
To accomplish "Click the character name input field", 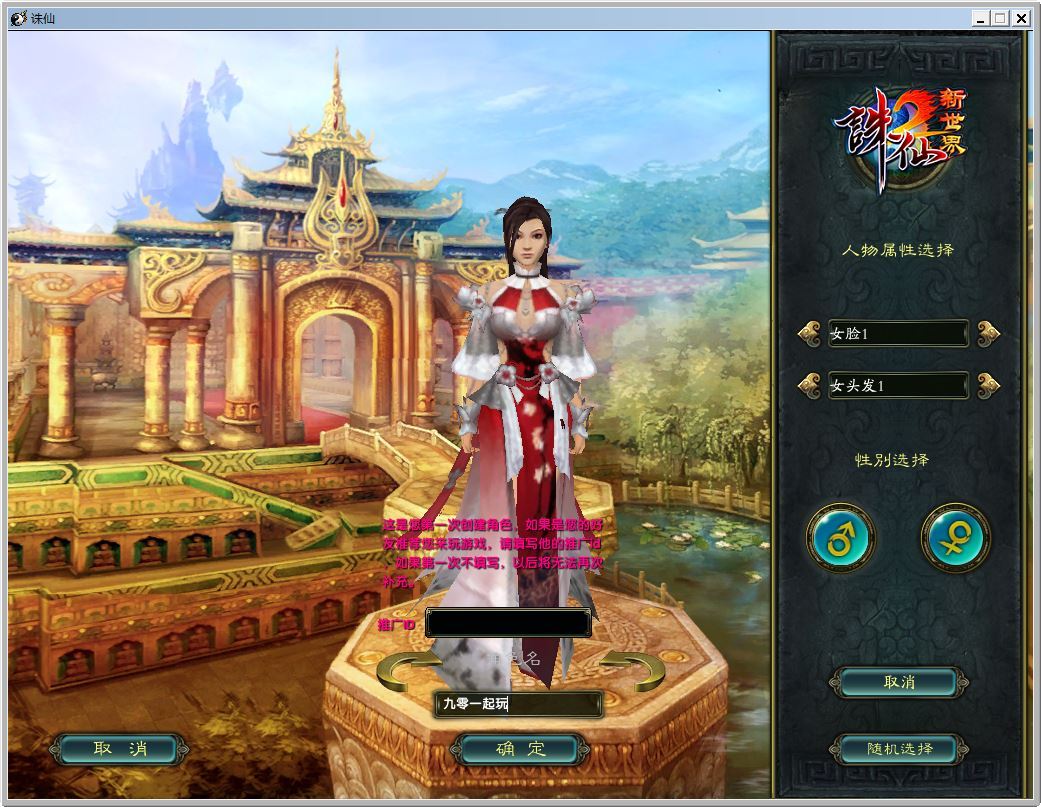I will click(x=518, y=704).
